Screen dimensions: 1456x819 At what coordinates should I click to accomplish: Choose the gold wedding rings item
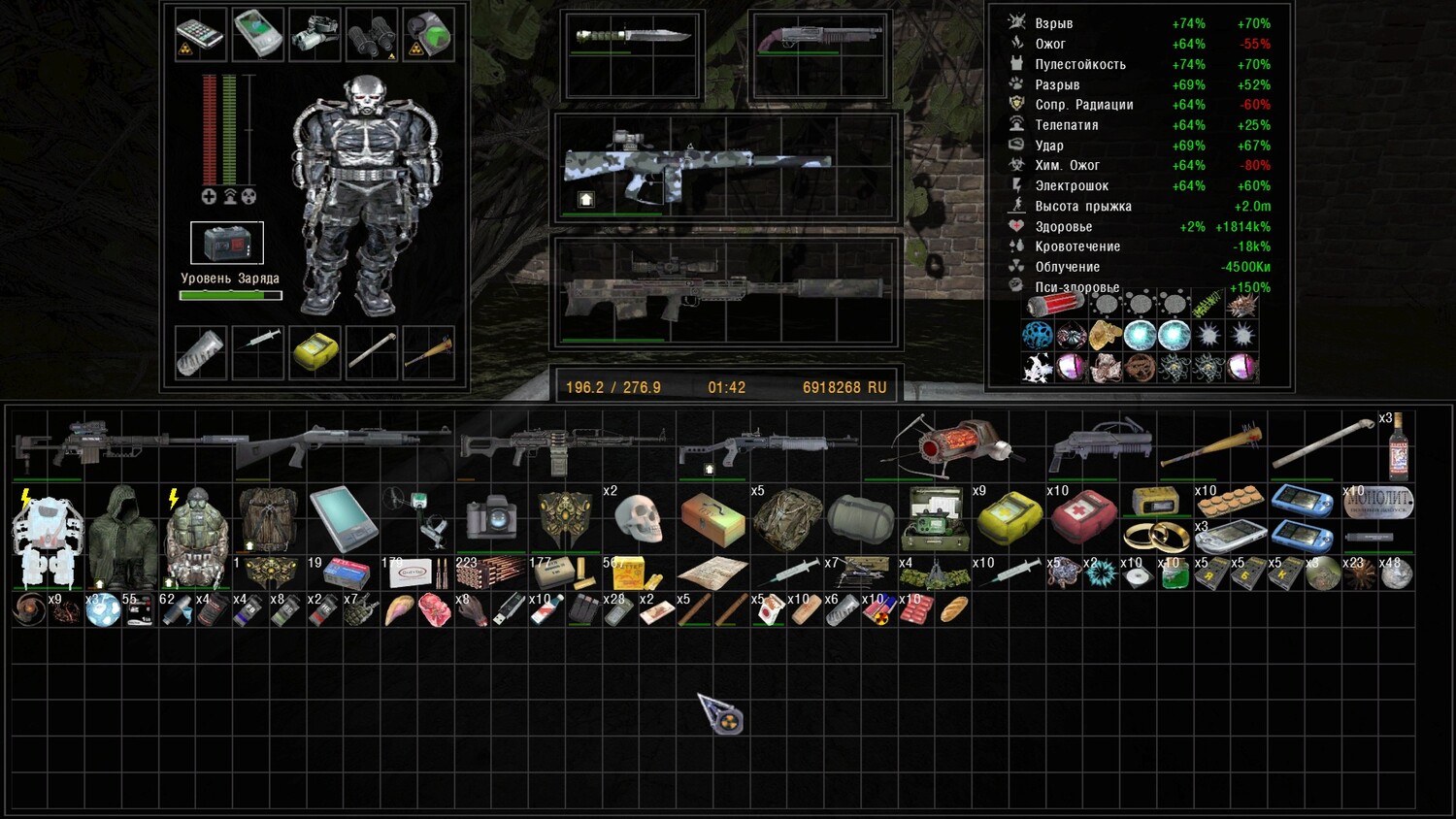tap(1155, 536)
